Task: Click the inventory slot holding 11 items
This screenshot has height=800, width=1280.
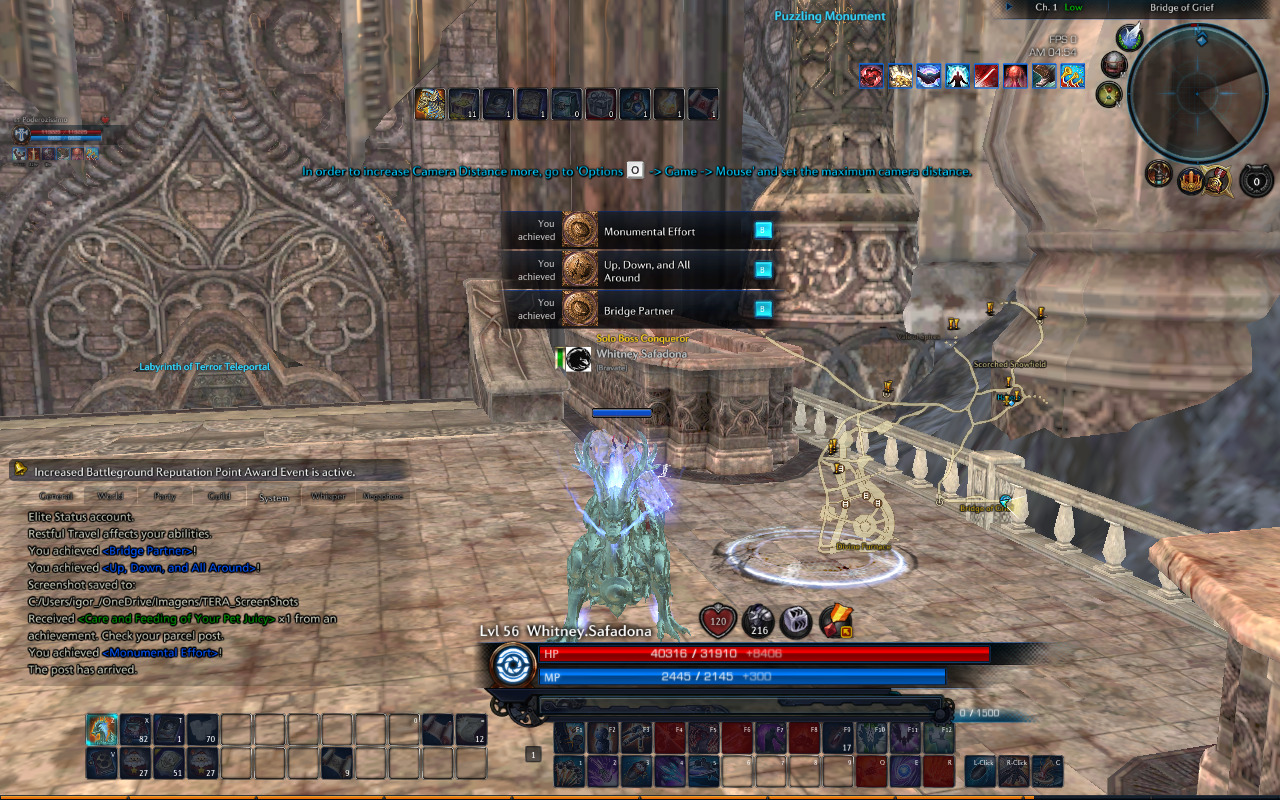Action: (463, 103)
